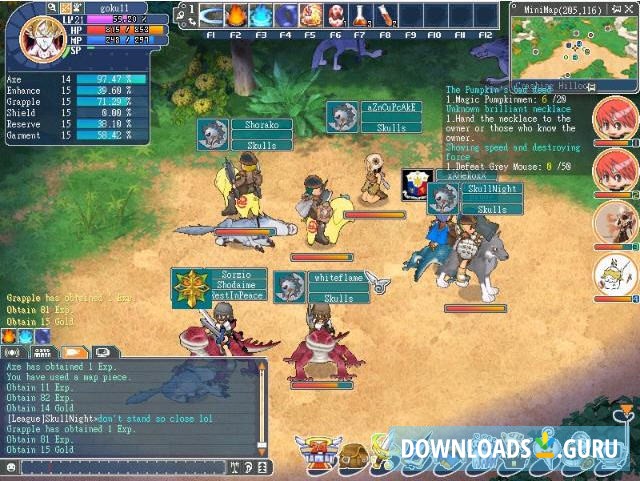Open the emoticon smiley menu
Screen dimensions: 640x481
click(x=11, y=467)
